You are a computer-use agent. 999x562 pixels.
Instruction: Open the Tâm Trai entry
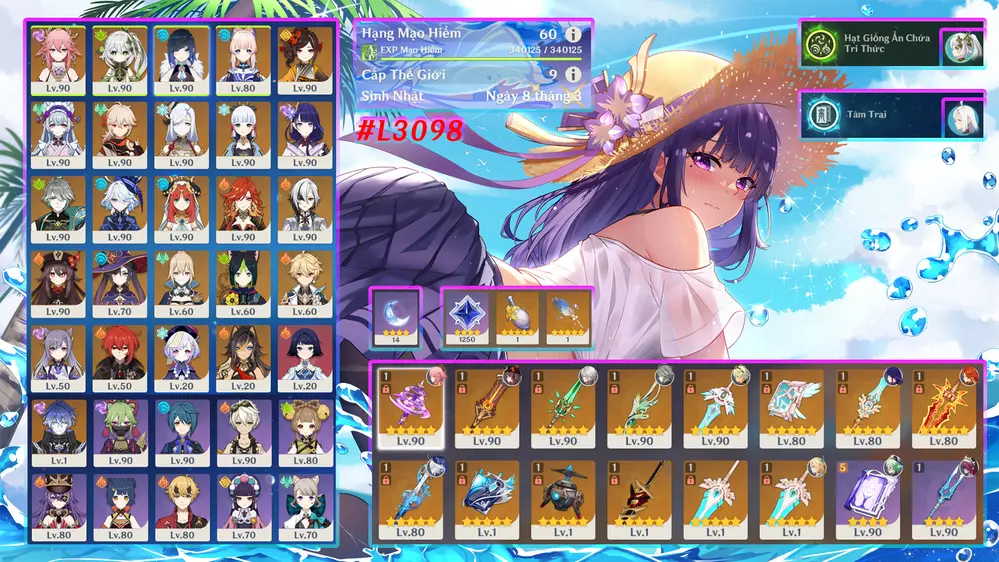point(878,116)
